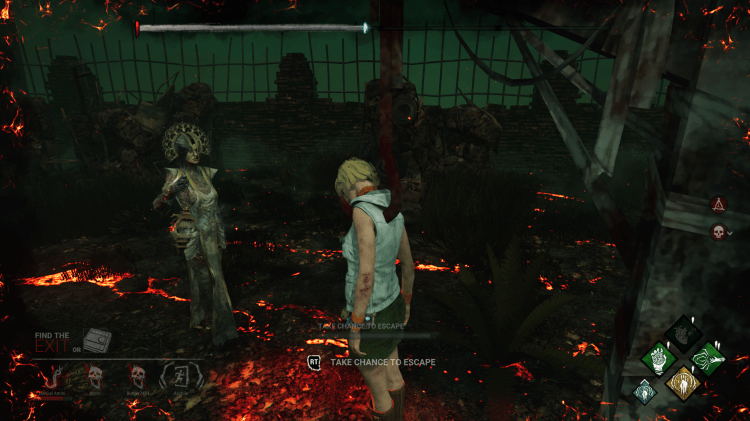Select the second dead survivor skull icon
The image size is (750, 421).
point(137,376)
